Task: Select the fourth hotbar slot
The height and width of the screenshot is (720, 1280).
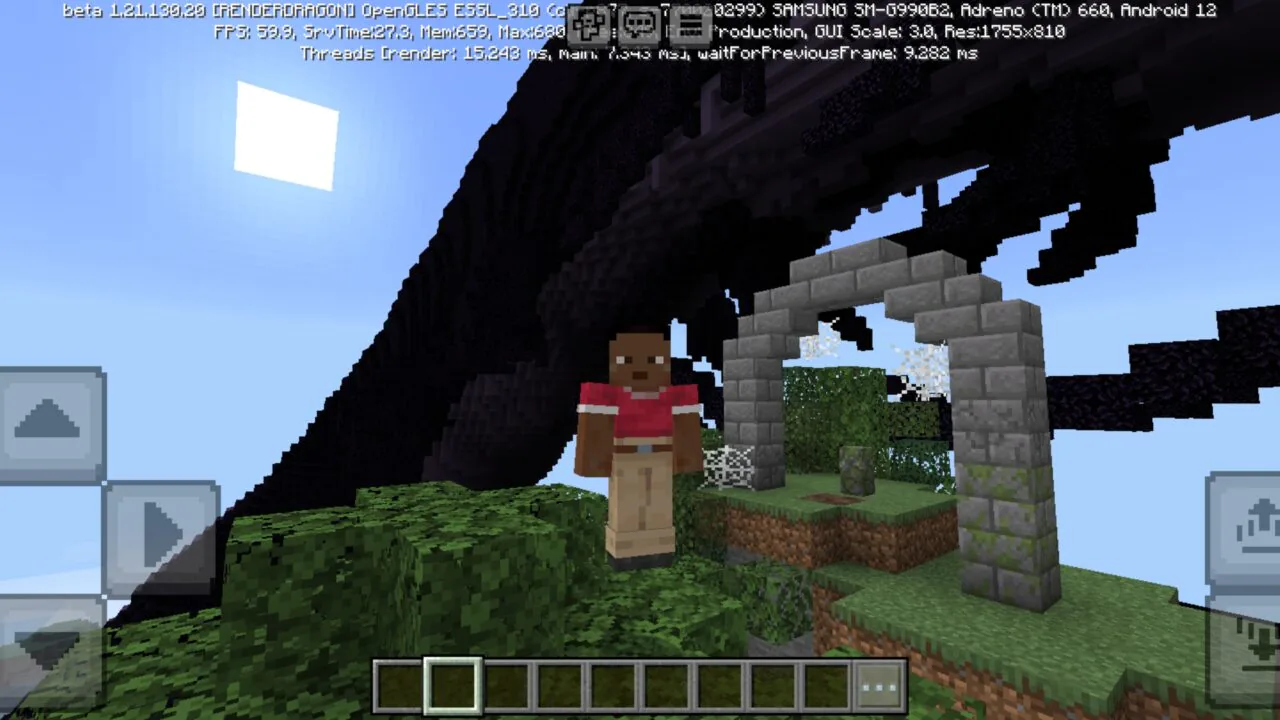Action: pyautogui.click(x=558, y=686)
